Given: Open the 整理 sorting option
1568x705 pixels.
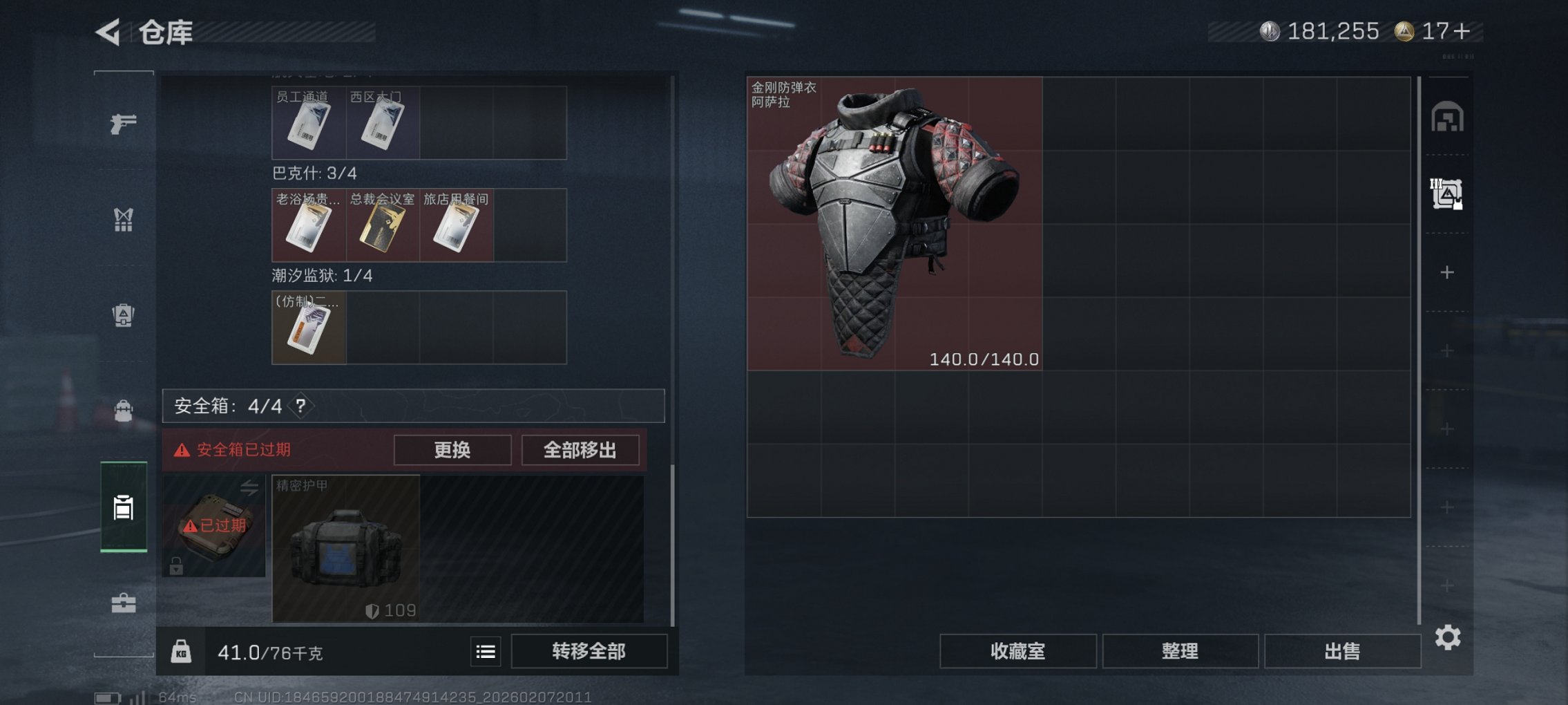Looking at the screenshot, I should click(1180, 650).
